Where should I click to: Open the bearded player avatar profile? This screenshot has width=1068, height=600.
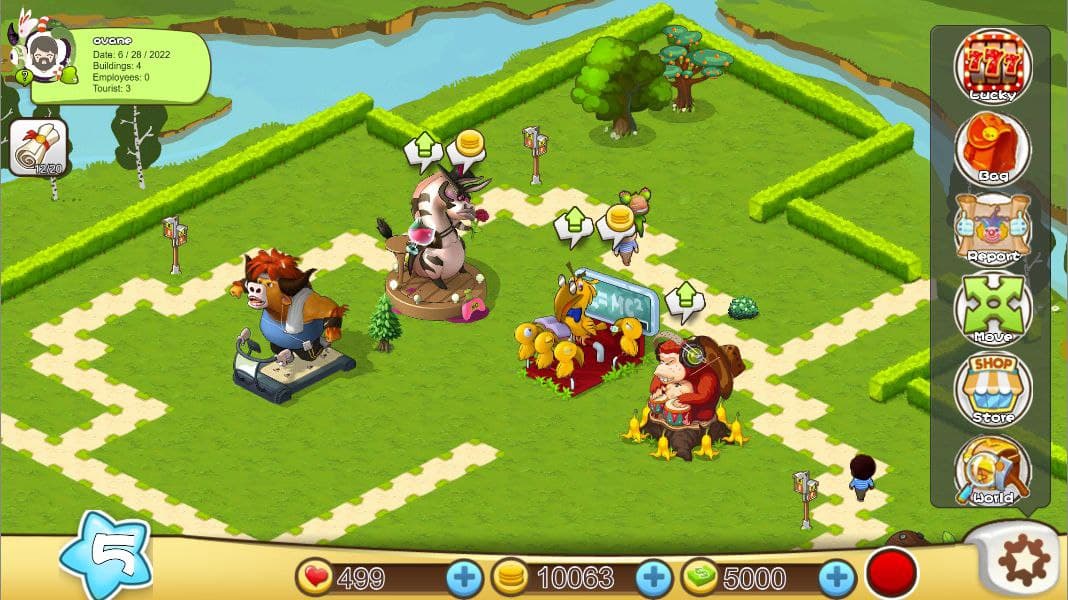point(44,53)
